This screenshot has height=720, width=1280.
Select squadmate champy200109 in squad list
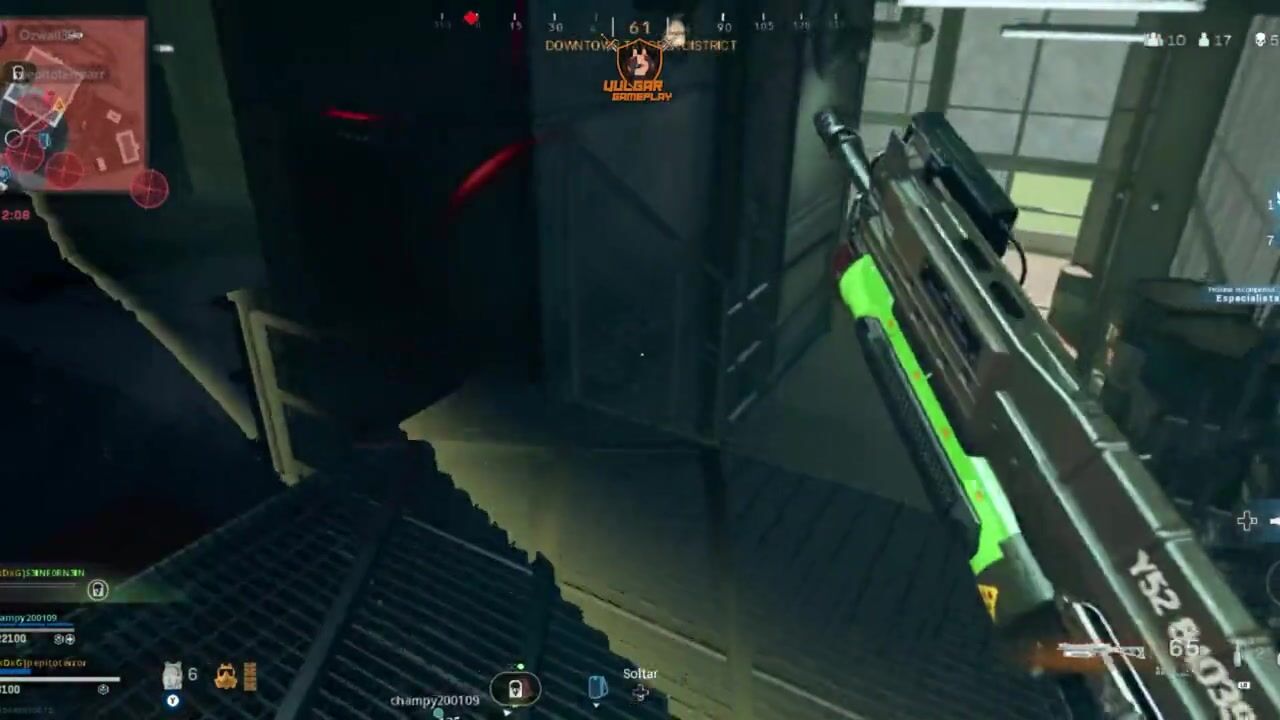pyautogui.click(x=30, y=619)
